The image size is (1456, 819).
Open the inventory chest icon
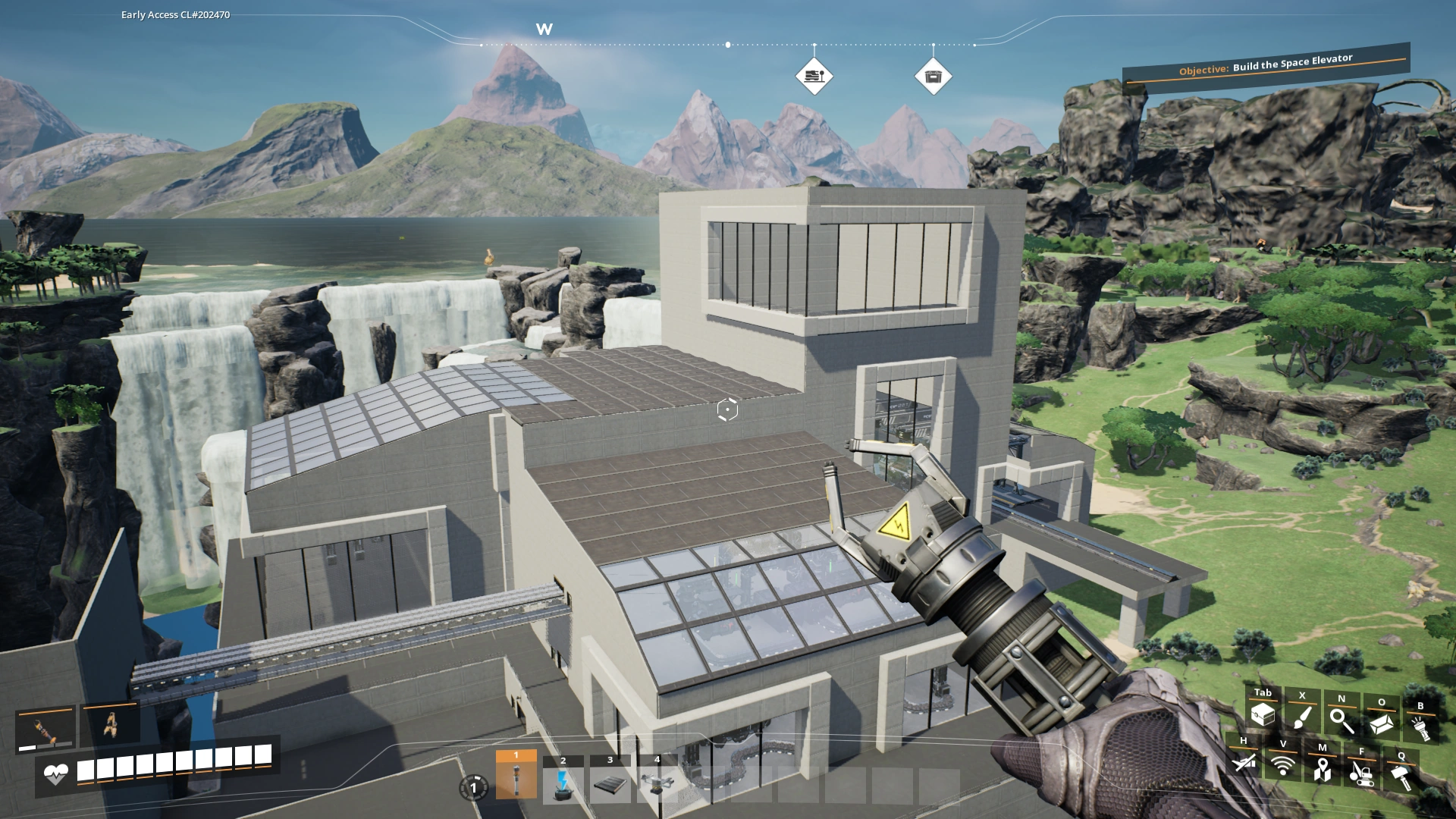coord(1262,714)
